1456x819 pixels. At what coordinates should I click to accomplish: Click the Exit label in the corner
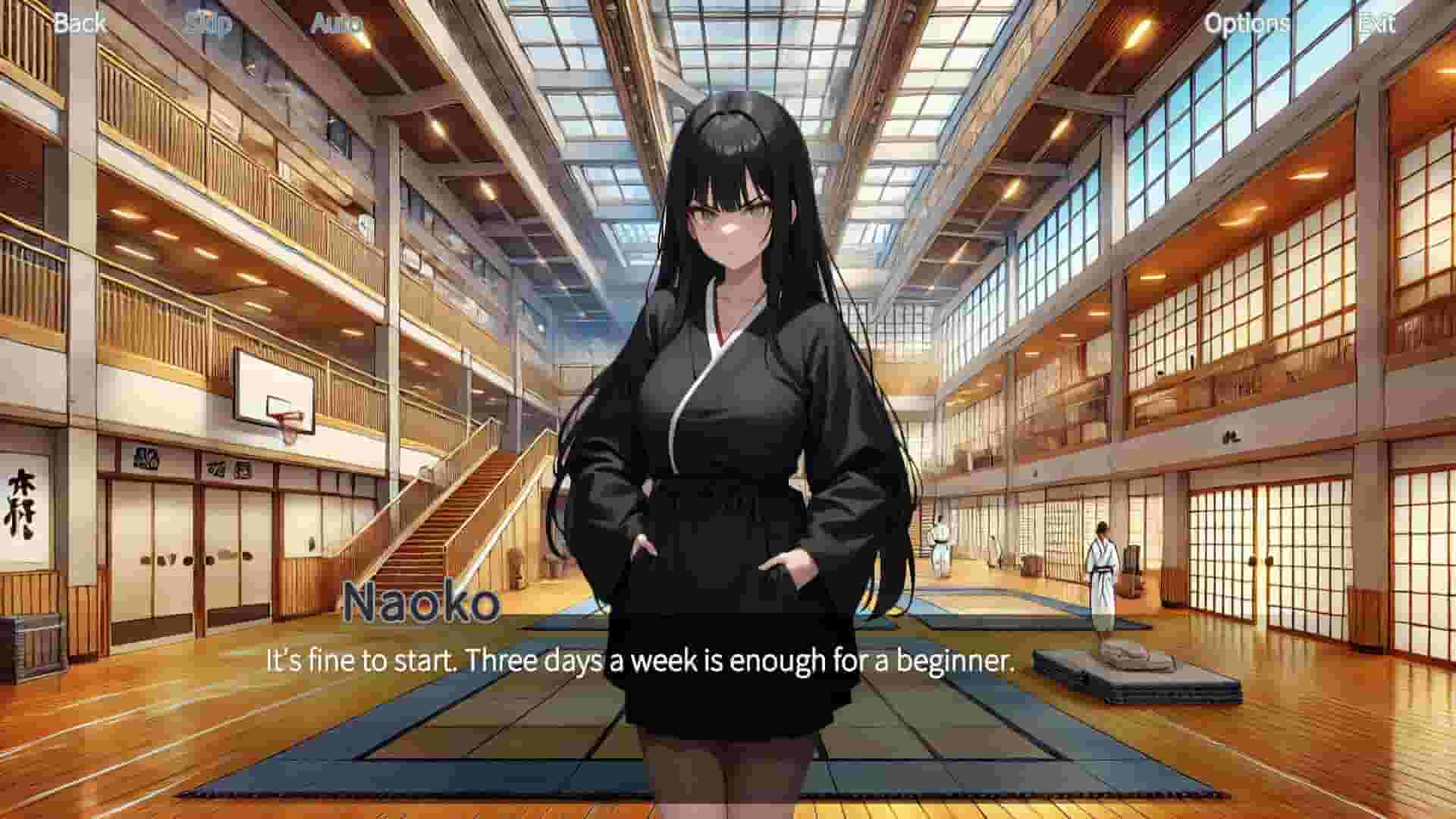1378,24
